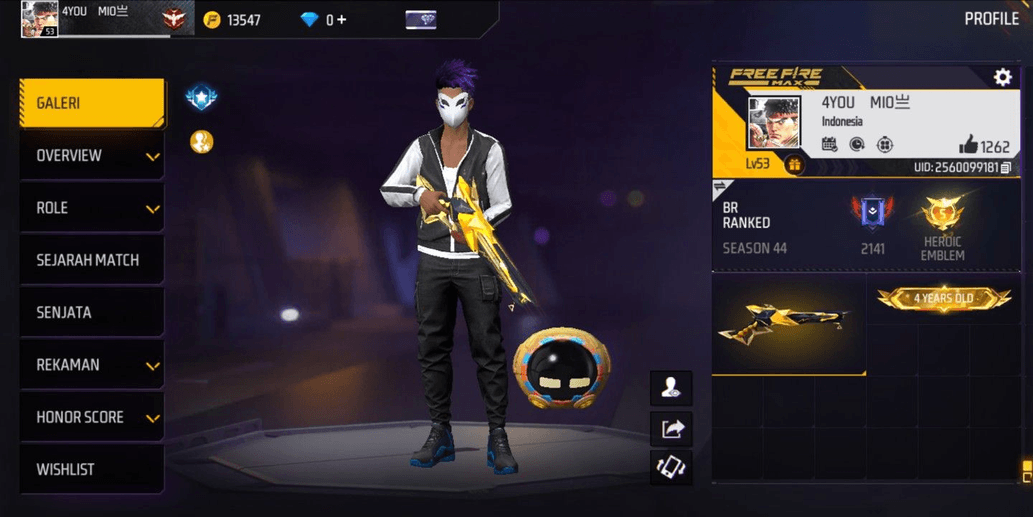Copy the UID using copy icon
This screenshot has height=517, width=1033.
tap(1006, 167)
